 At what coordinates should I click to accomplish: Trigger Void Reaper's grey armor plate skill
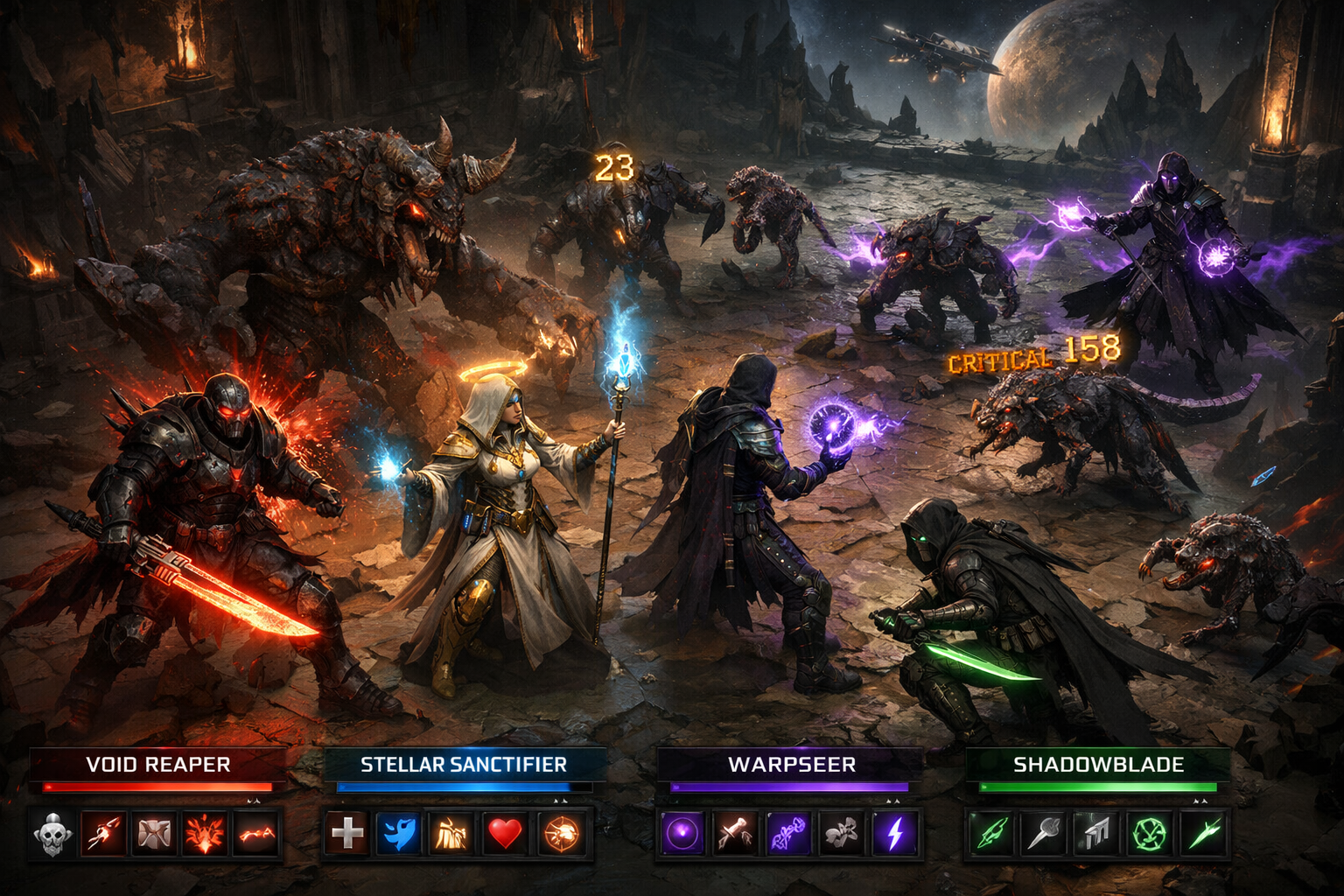pos(154,833)
